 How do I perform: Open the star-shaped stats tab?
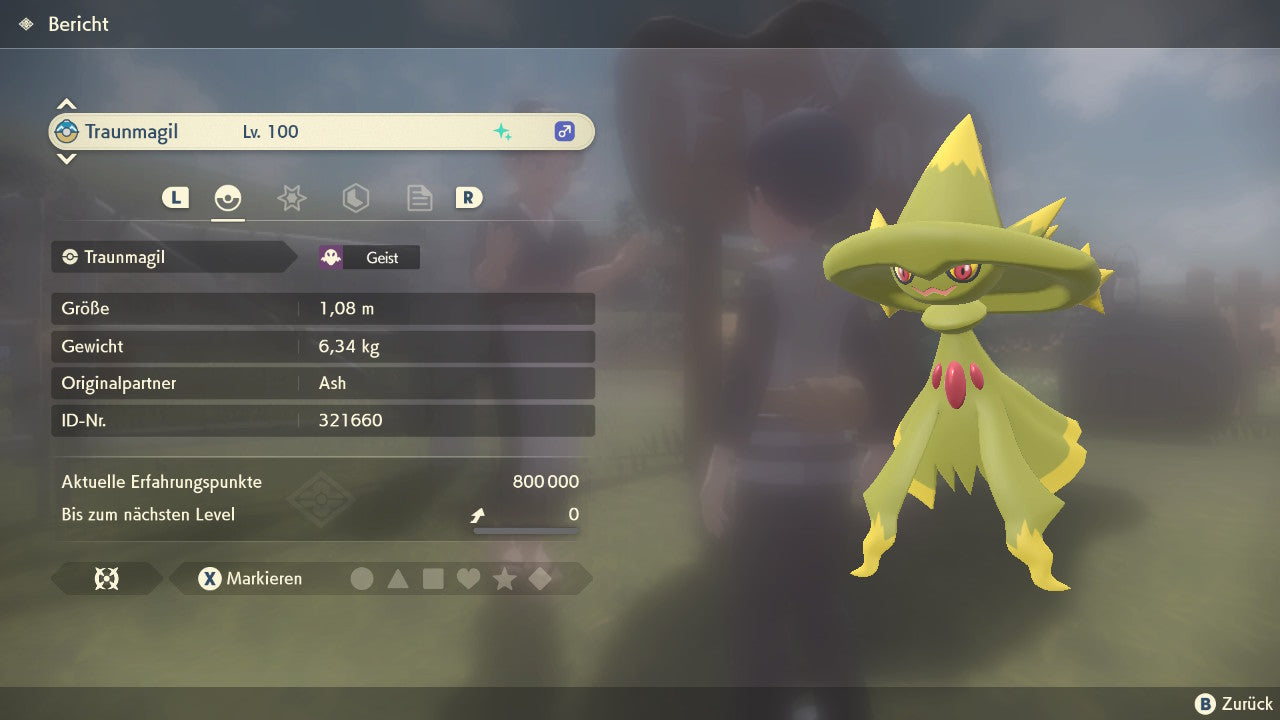[x=291, y=198]
